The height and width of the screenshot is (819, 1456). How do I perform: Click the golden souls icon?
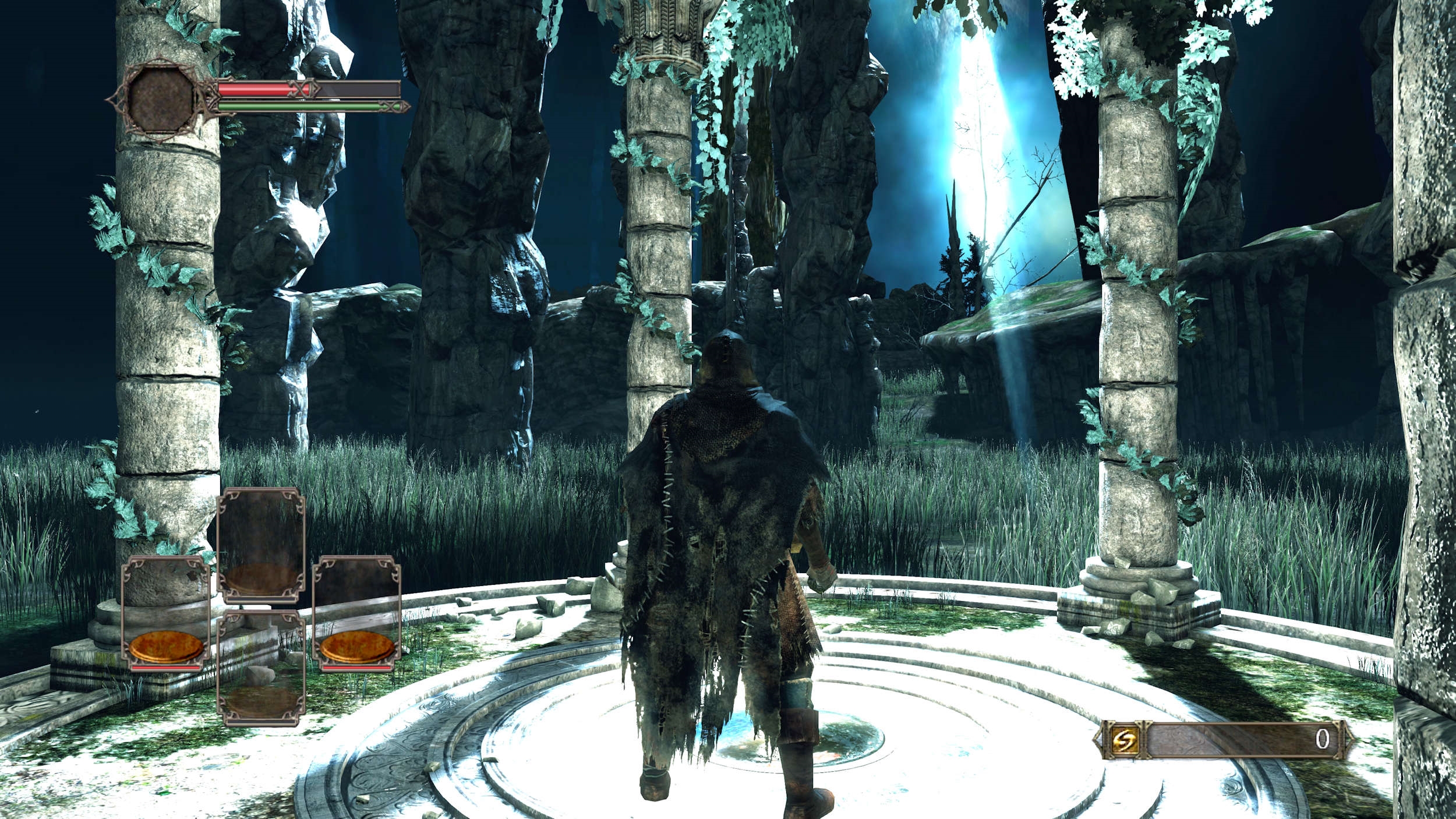1121,740
